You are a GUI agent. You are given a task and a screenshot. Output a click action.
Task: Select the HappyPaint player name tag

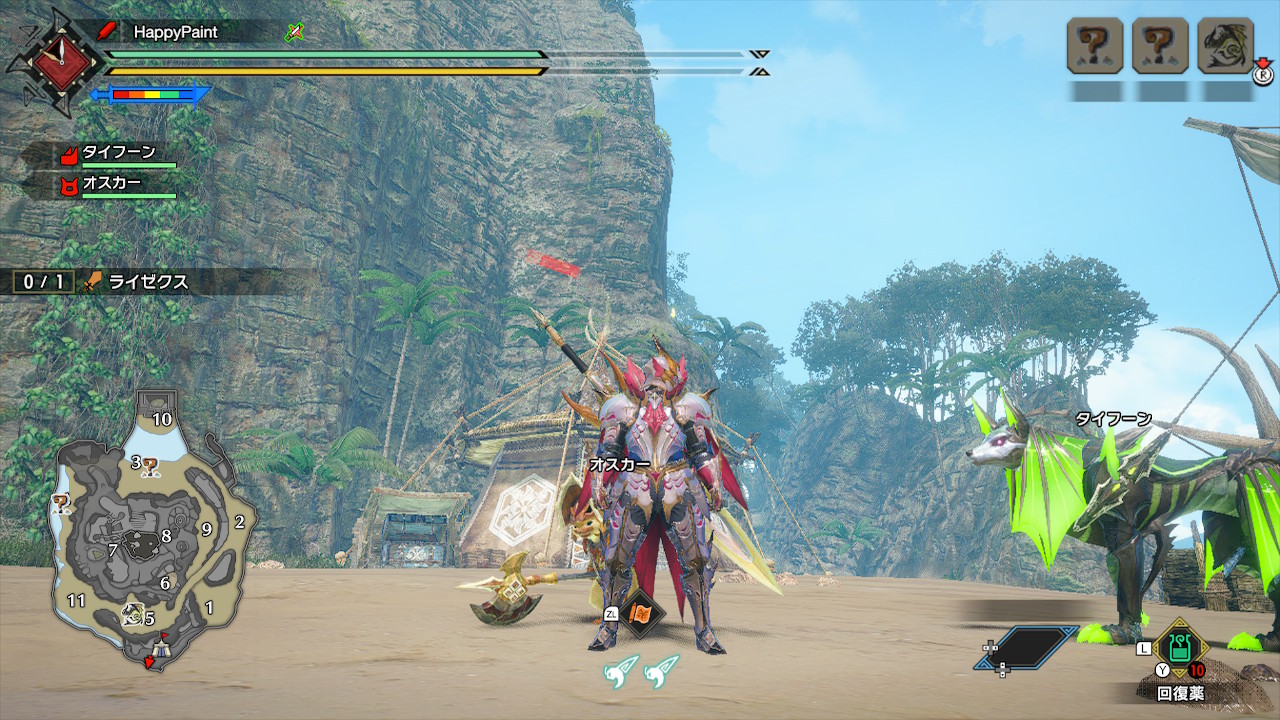click(175, 32)
